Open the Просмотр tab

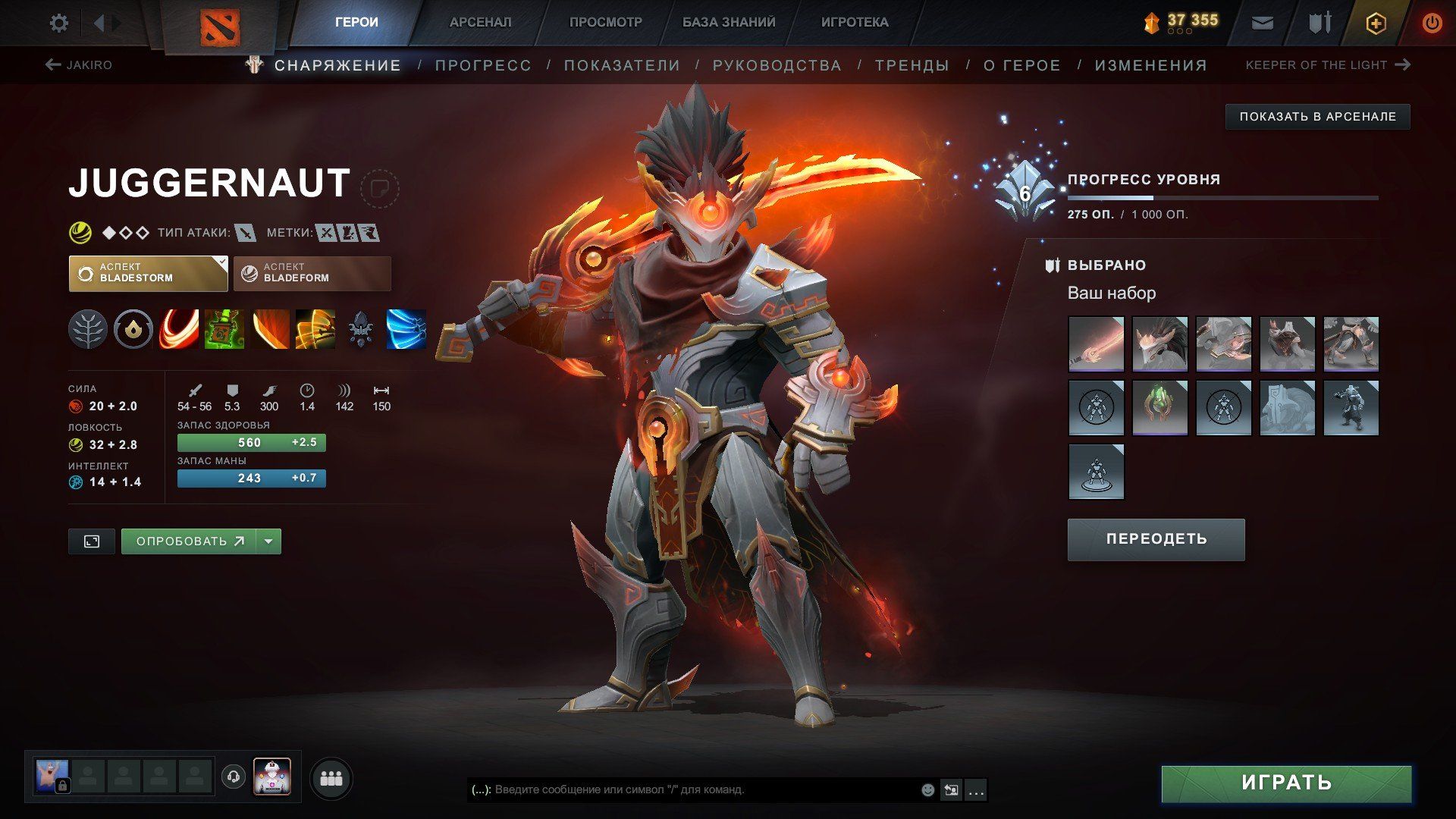pos(605,22)
